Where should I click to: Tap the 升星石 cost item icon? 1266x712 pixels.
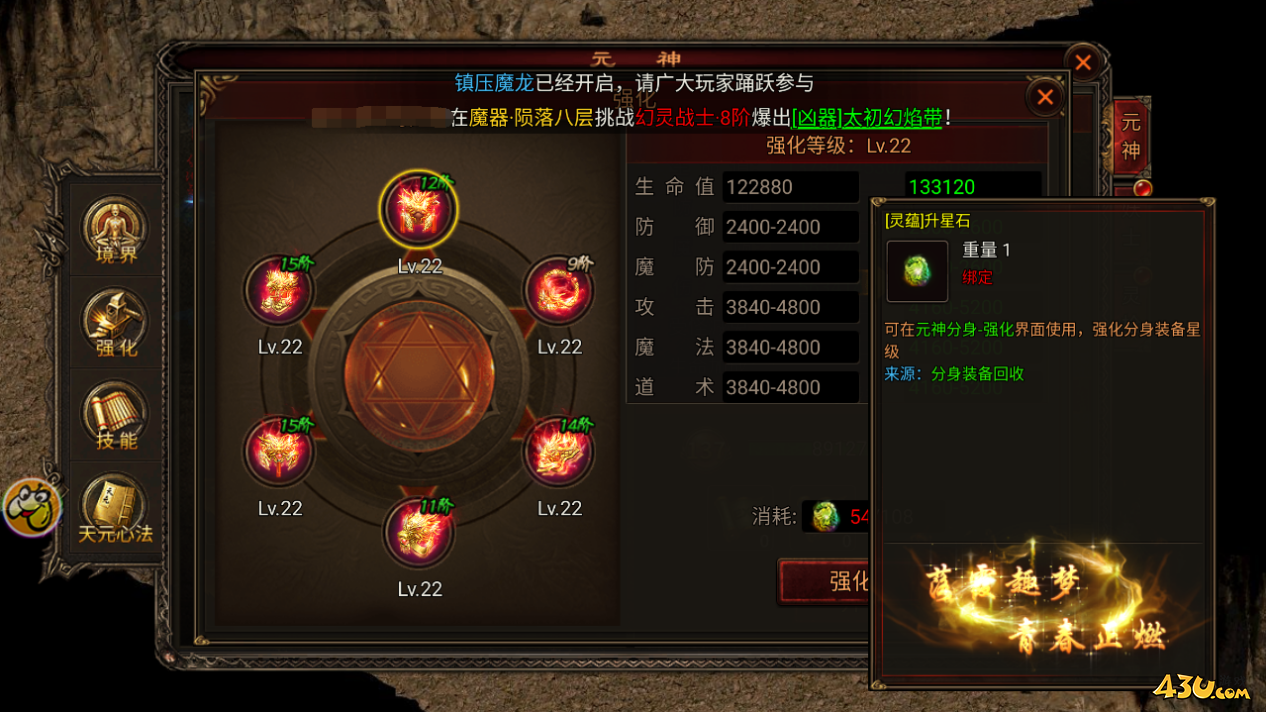[825, 516]
